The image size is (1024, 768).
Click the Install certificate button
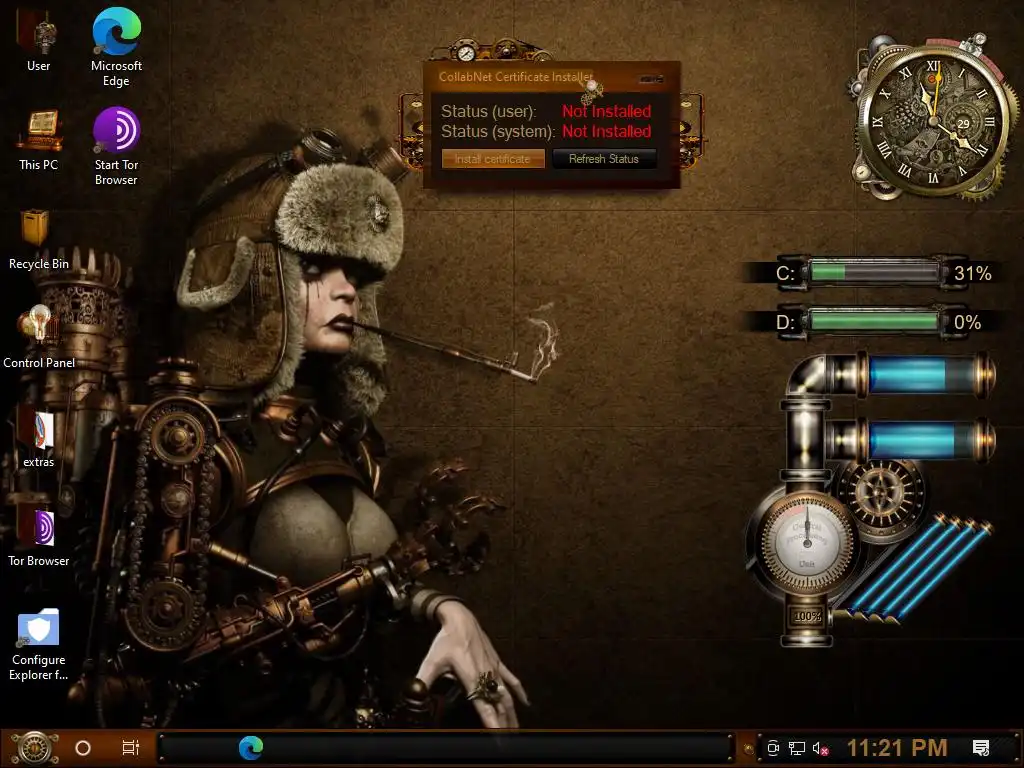pos(493,159)
